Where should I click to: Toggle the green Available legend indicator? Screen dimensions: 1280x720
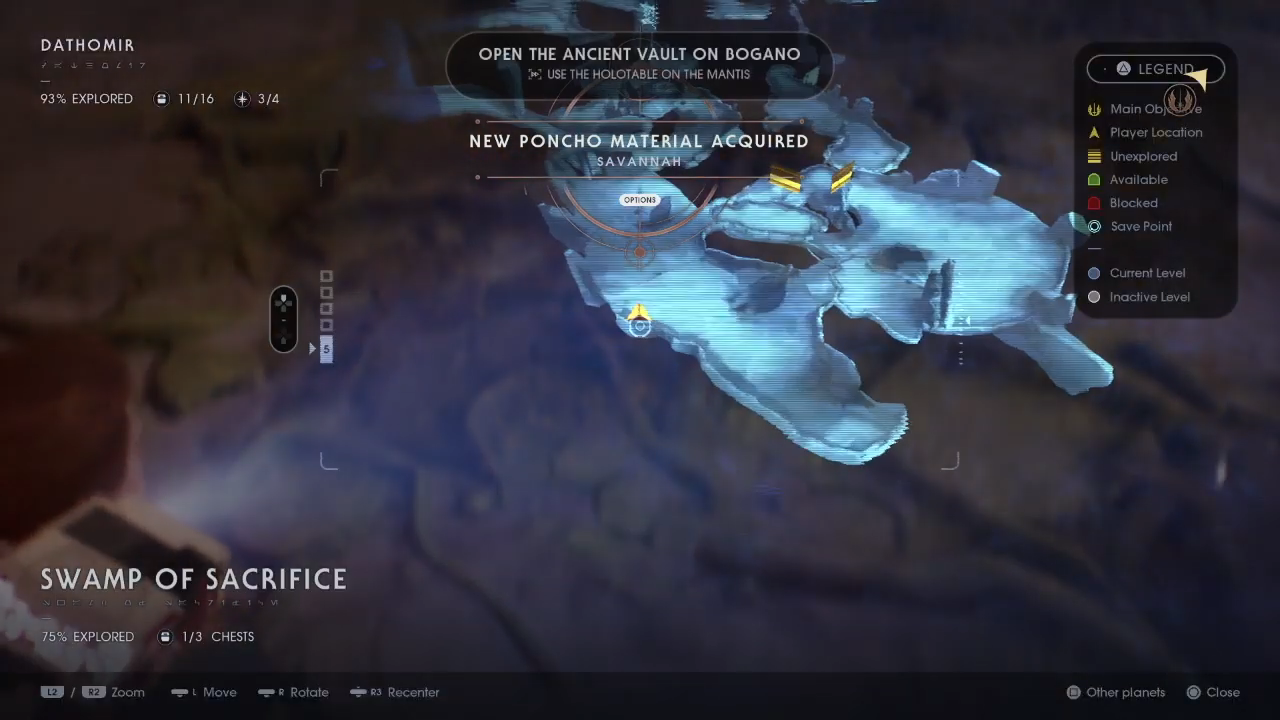tap(1094, 179)
